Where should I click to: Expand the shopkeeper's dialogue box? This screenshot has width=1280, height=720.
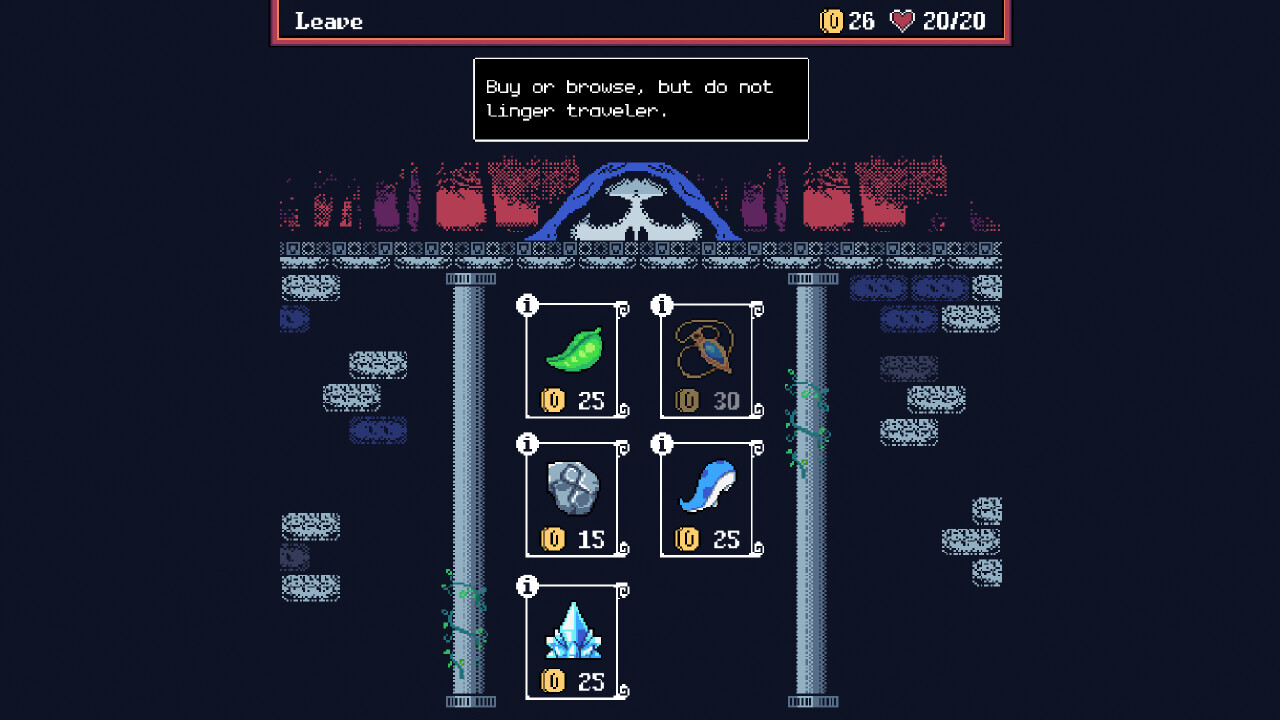click(640, 99)
